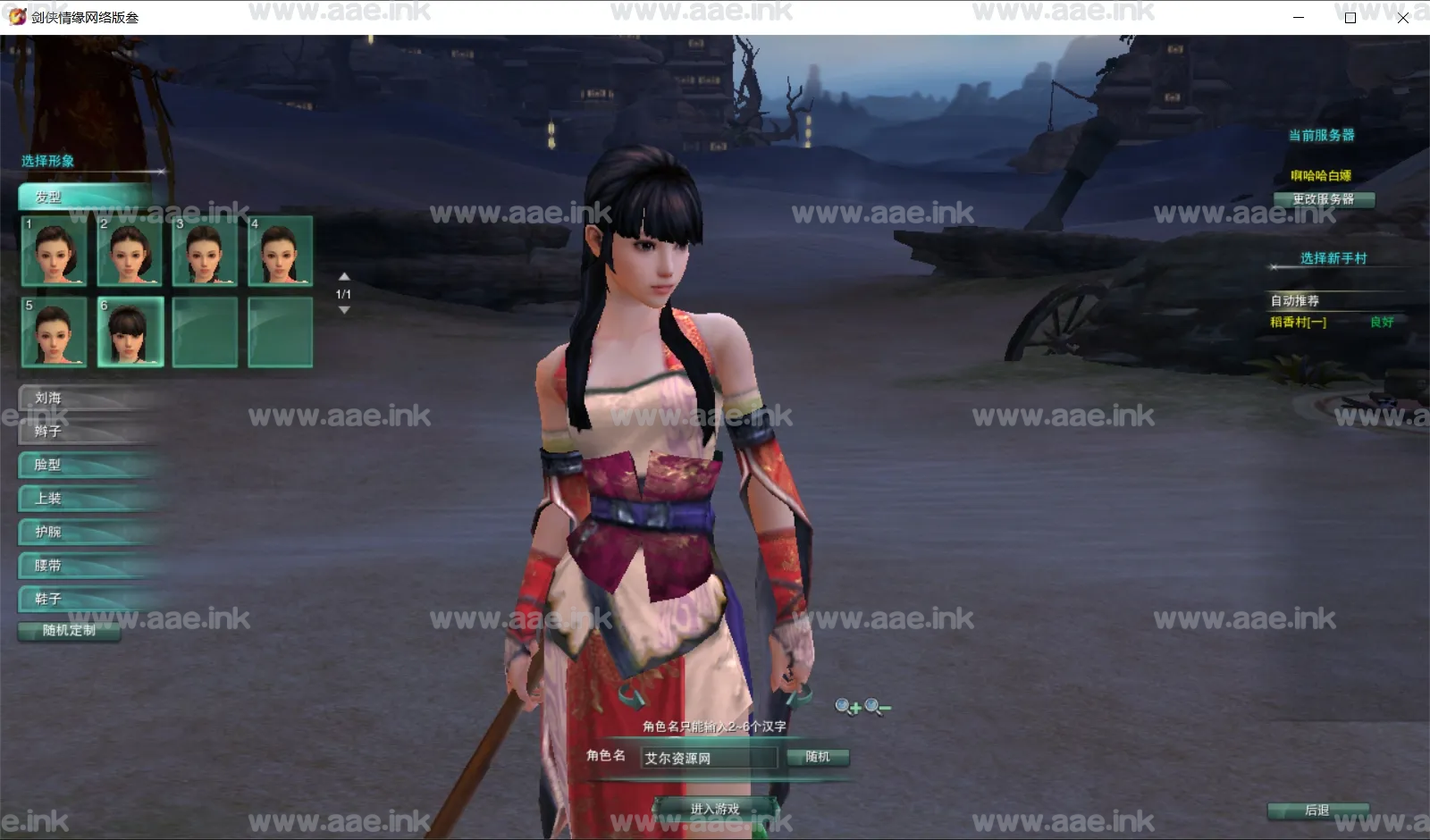Select hairstyle thumbnail number 4
This screenshot has width=1430, height=840.
[280, 250]
